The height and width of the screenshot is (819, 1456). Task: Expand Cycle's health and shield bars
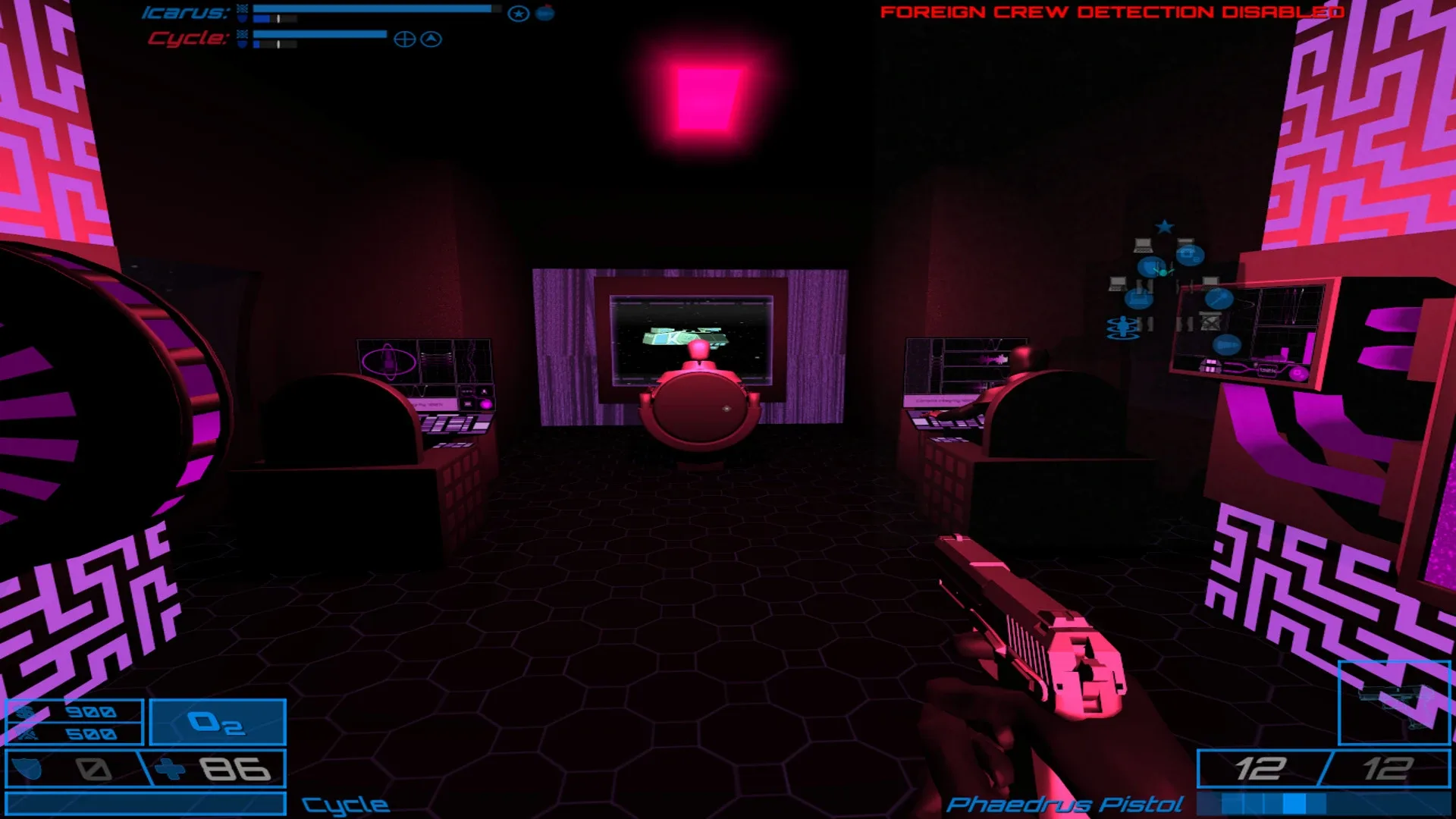tap(318, 36)
